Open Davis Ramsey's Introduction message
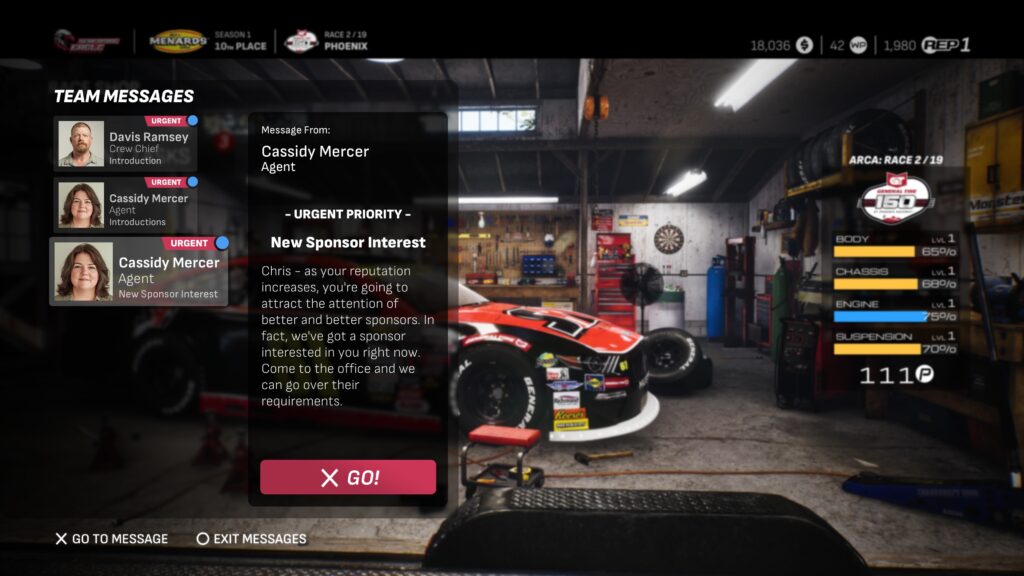 tap(125, 144)
